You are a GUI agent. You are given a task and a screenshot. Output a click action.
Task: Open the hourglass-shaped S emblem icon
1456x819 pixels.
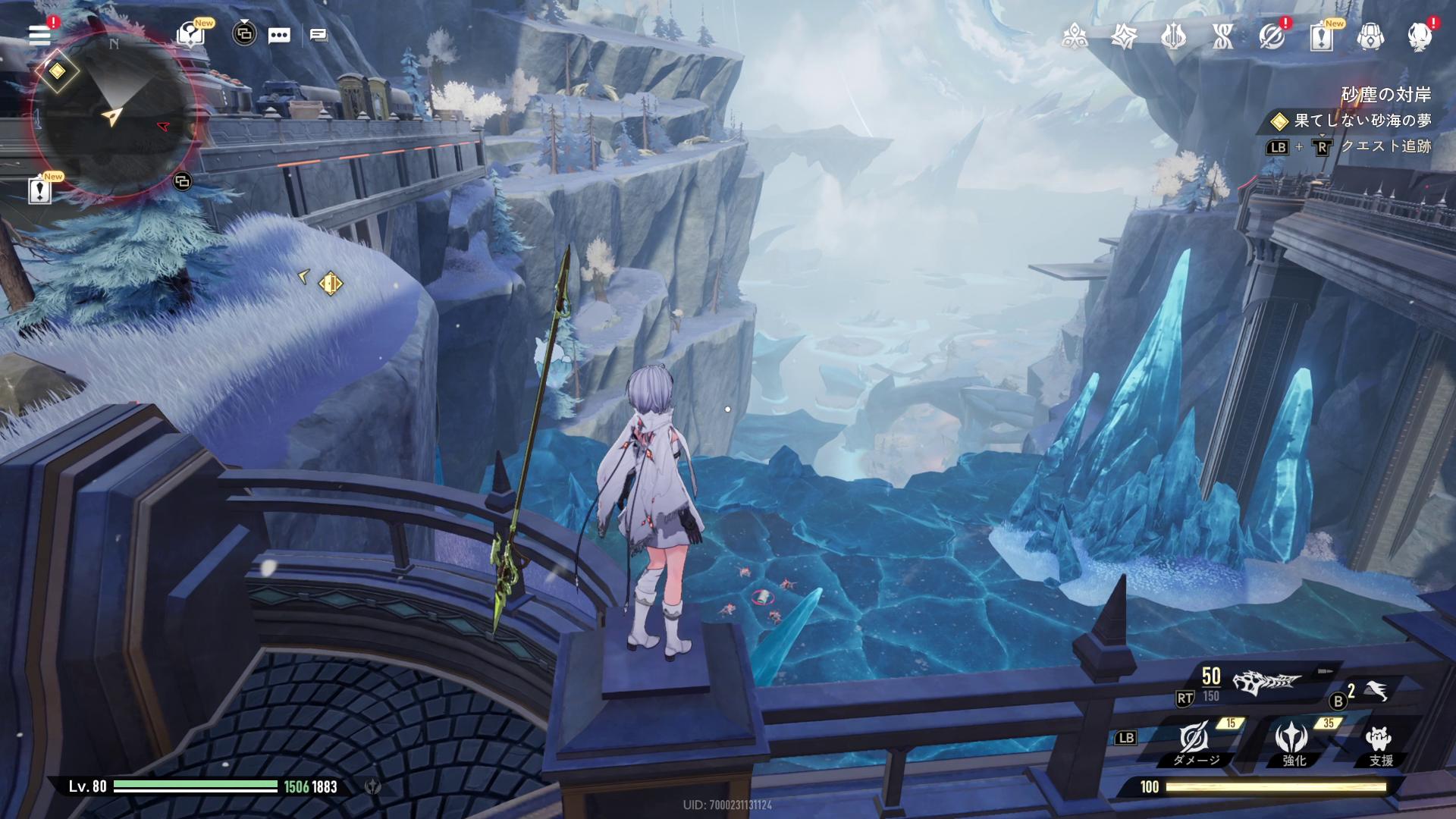click(x=1222, y=36)
